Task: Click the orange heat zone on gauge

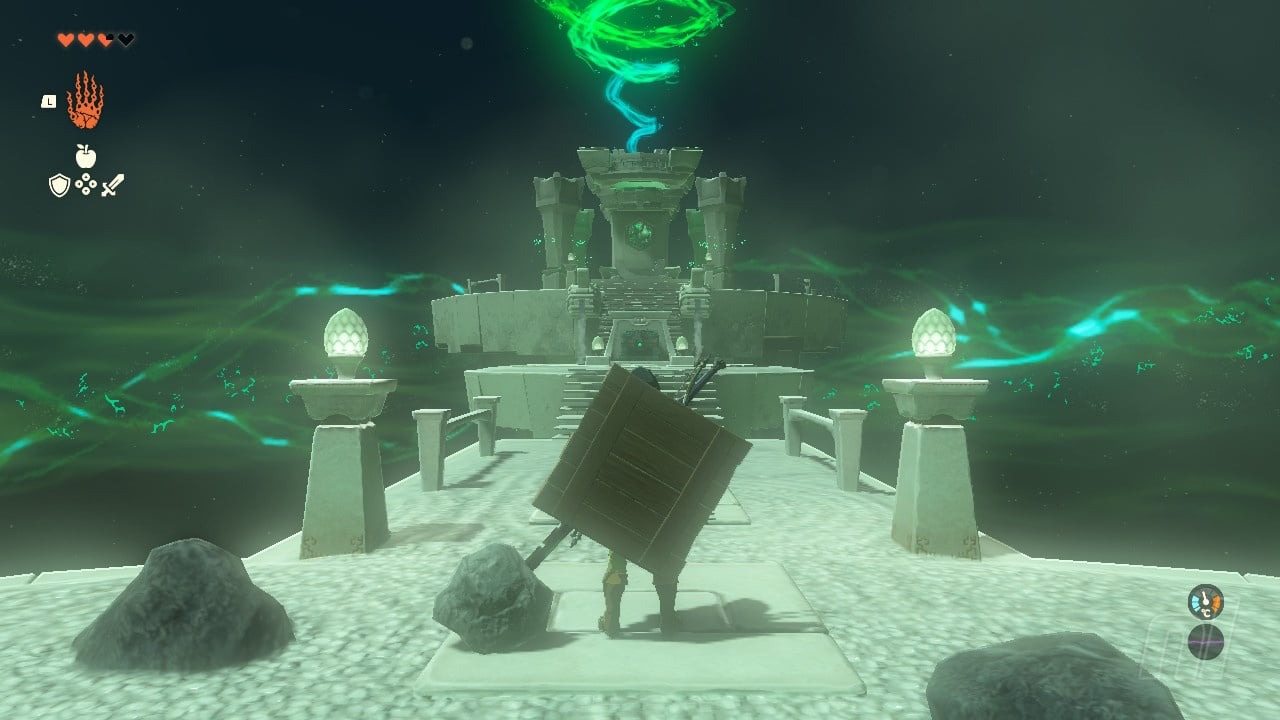Action: point(1217,601)
